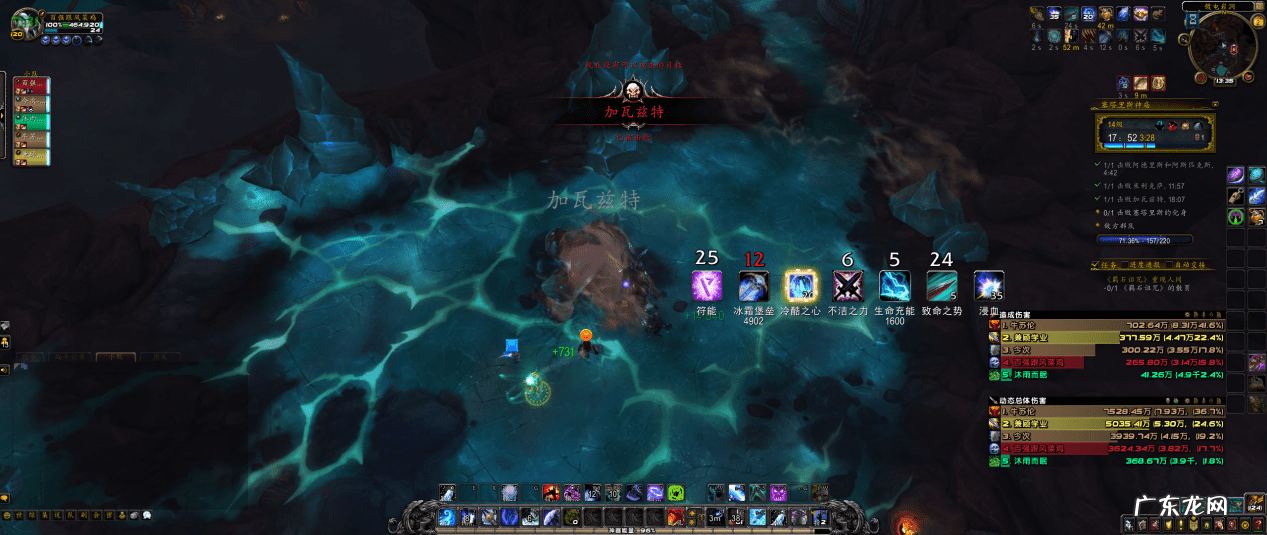
Task: Activate the red fiery action bar ability
Action: (550, 493)
